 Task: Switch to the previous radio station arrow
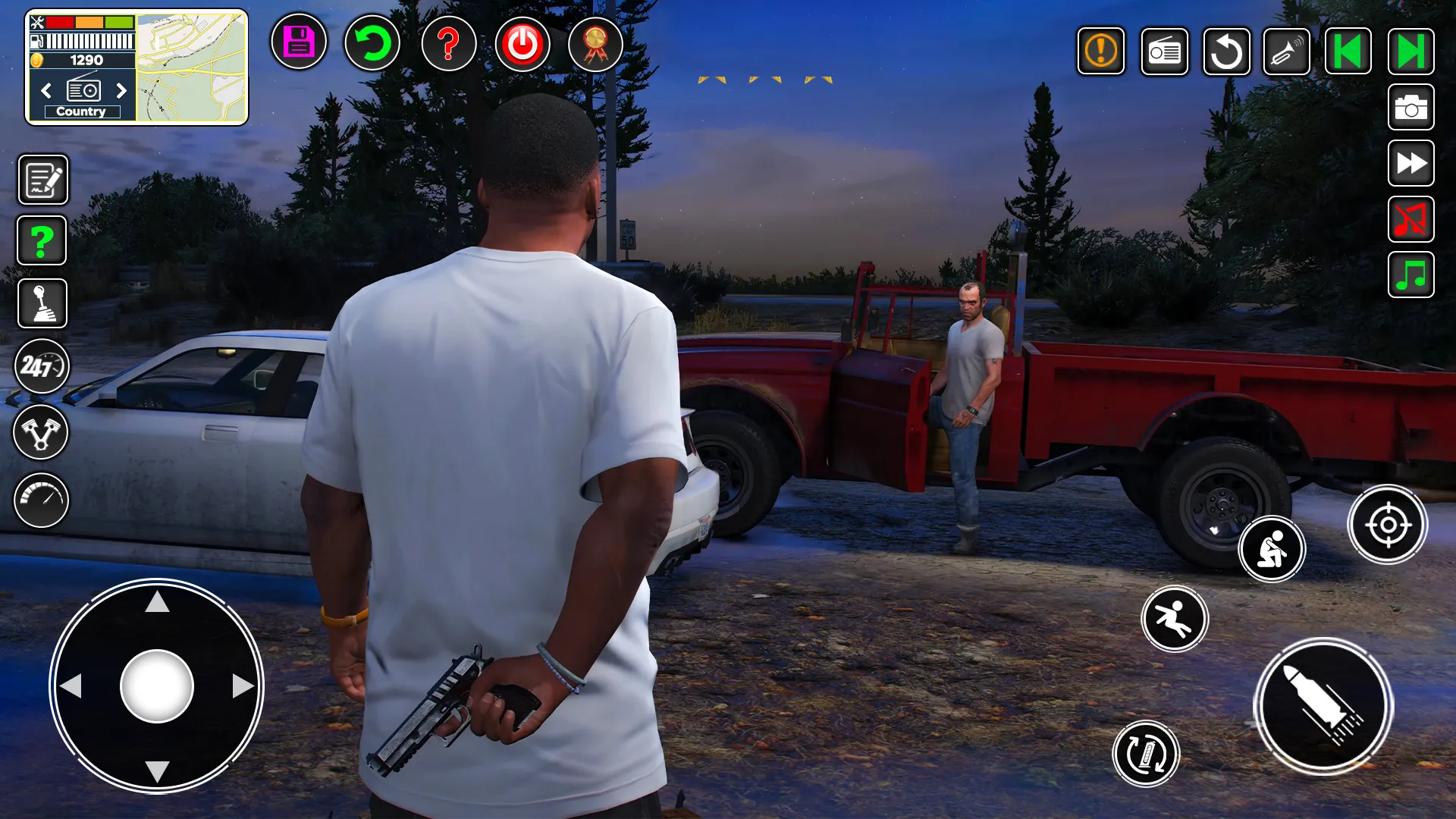pos(45,91)
